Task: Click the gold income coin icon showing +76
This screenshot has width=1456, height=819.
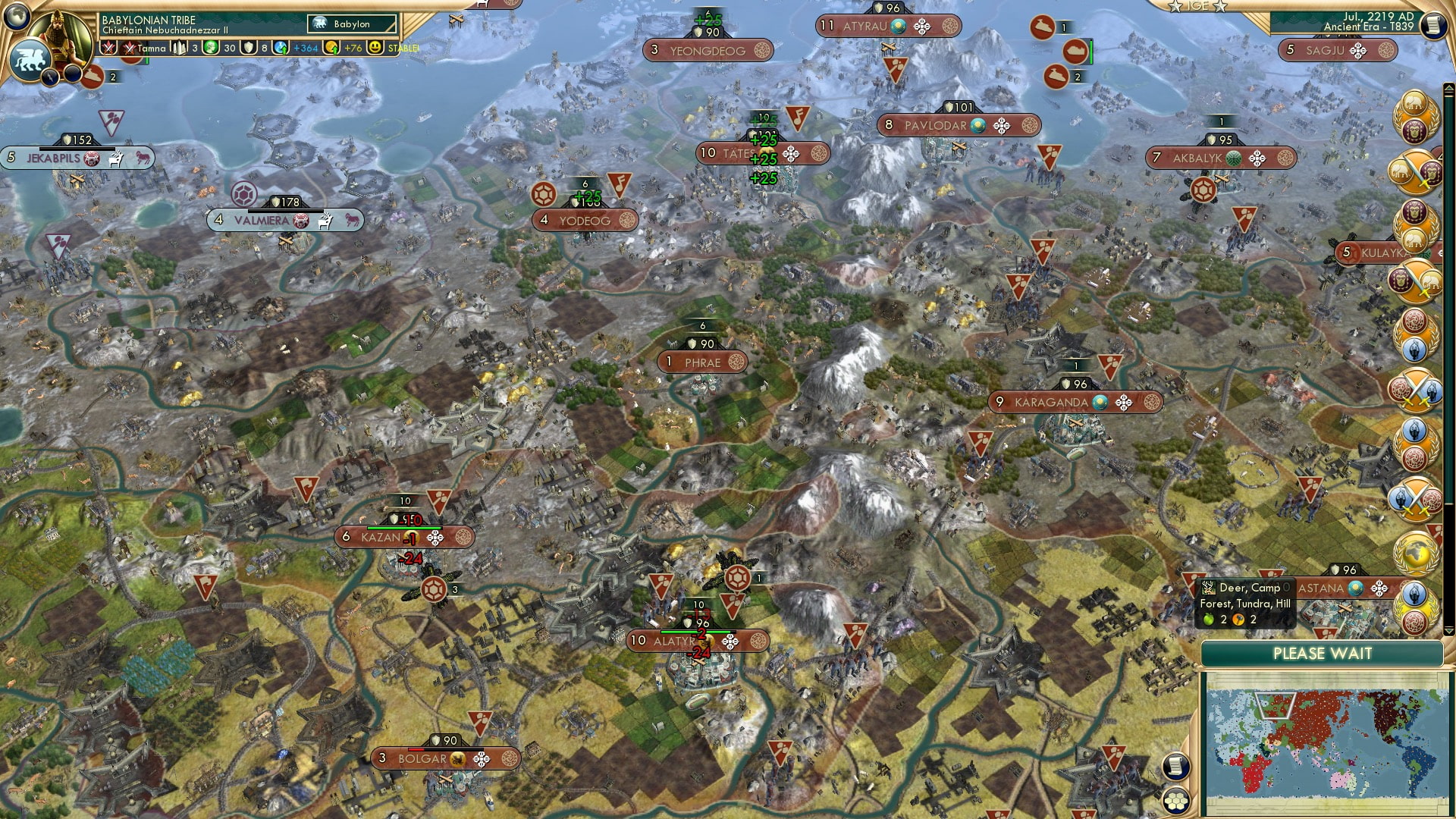Action: [333, 47]
